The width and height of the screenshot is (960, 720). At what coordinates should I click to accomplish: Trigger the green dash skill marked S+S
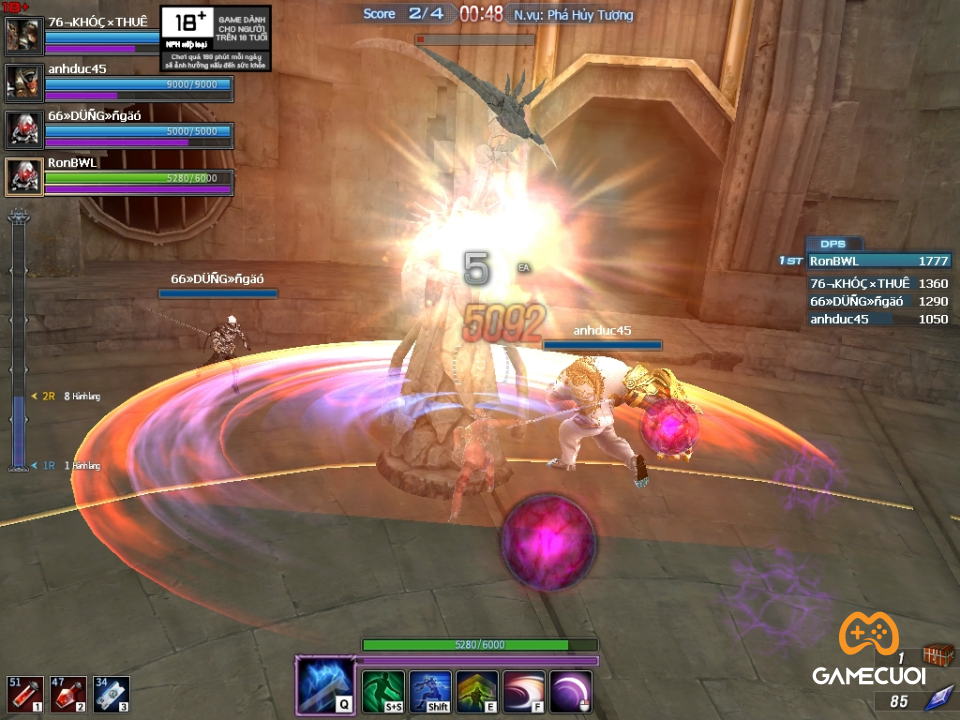pos(382,690)
